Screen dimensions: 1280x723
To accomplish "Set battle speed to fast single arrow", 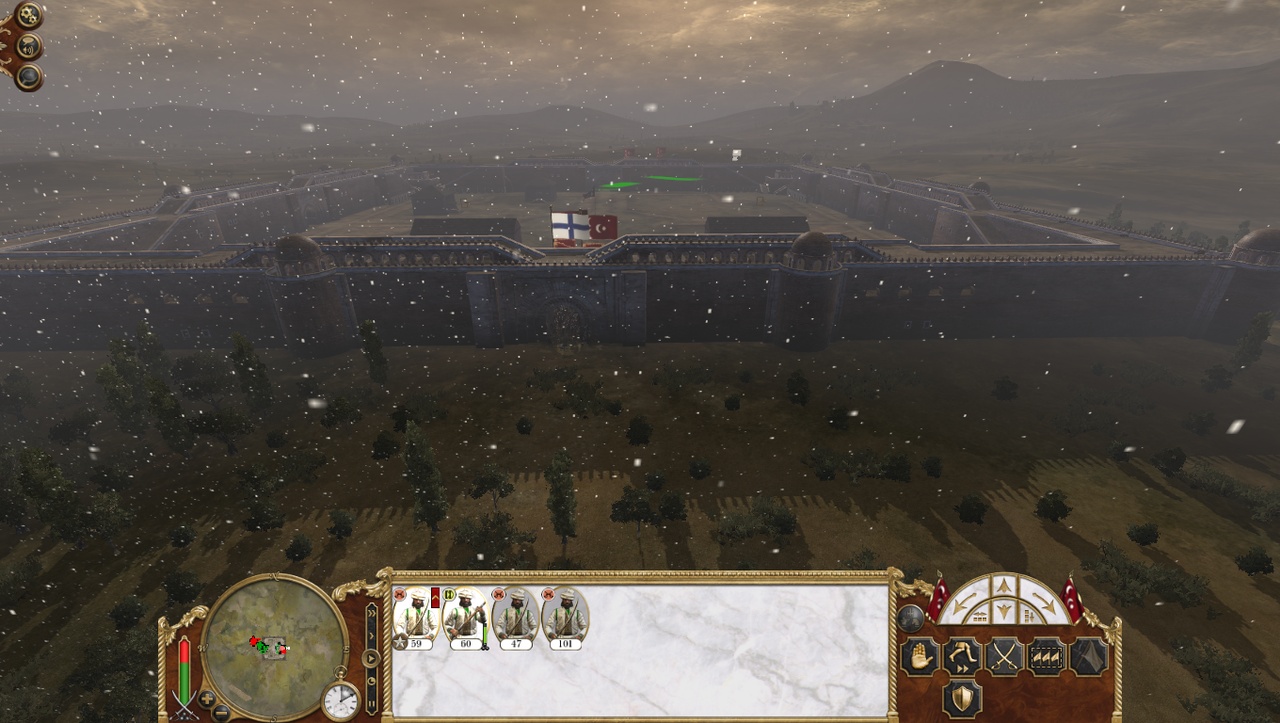I will [x=371, y=635].
